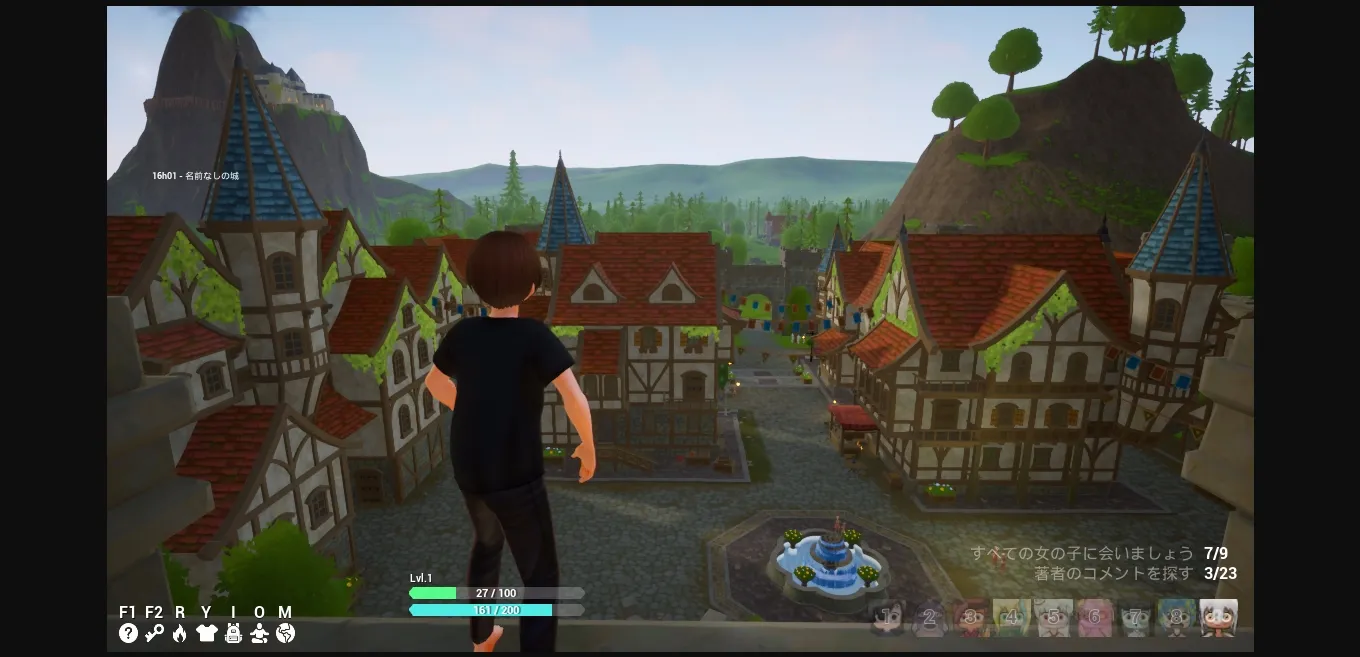
Task: Select the pink-haired portrait number 6
Action: point(1095,618)
